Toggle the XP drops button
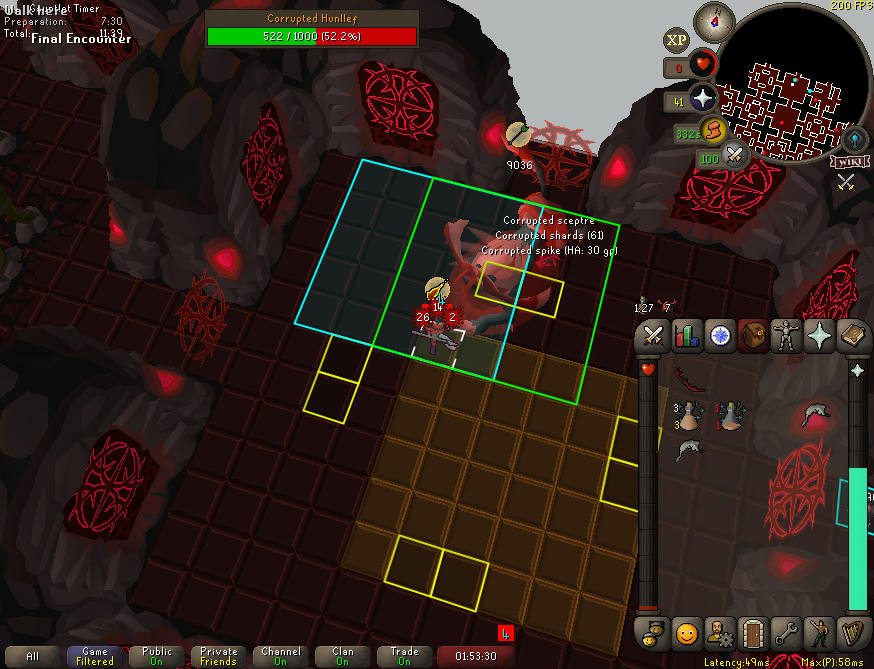874x669 pixels. pos(676,40)
